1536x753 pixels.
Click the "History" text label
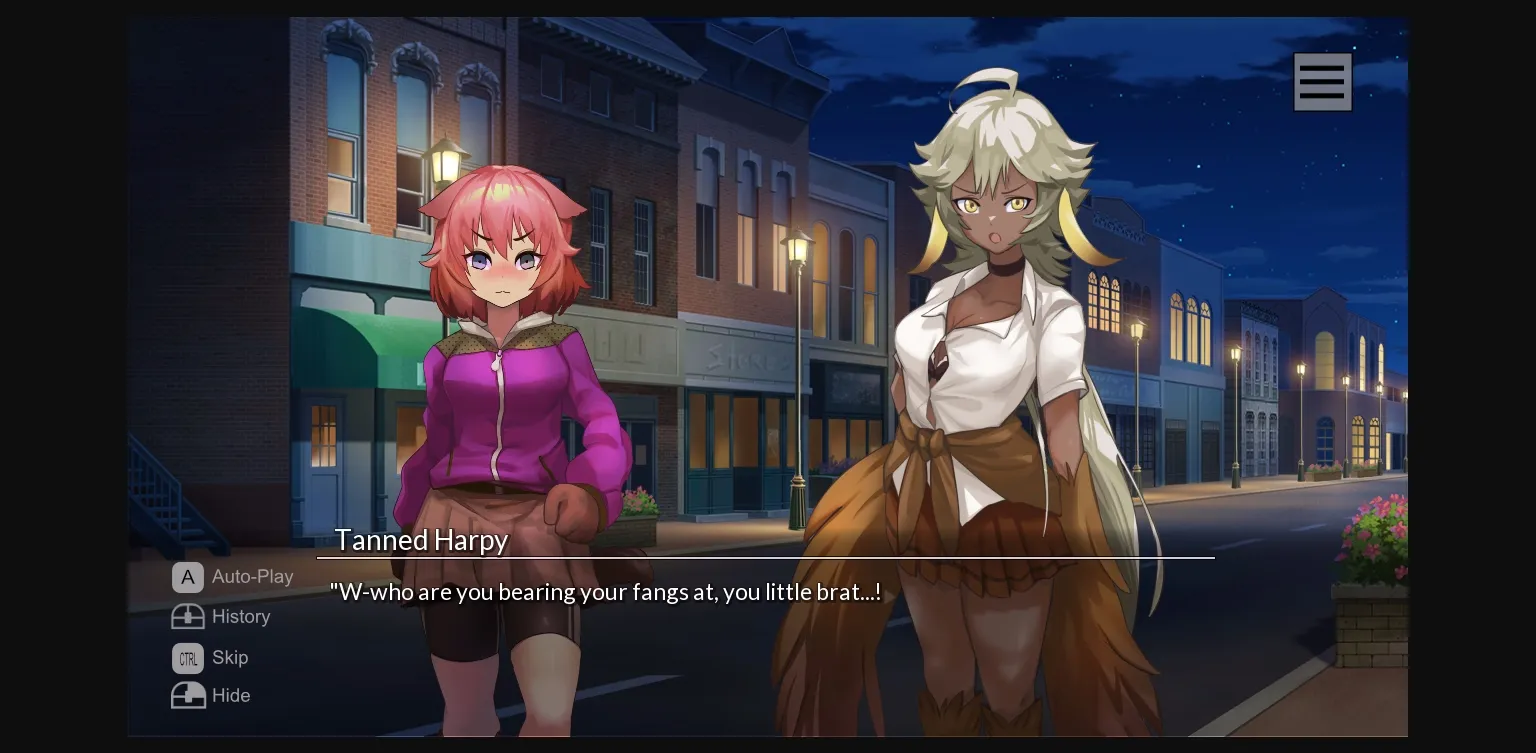(243, 616)
